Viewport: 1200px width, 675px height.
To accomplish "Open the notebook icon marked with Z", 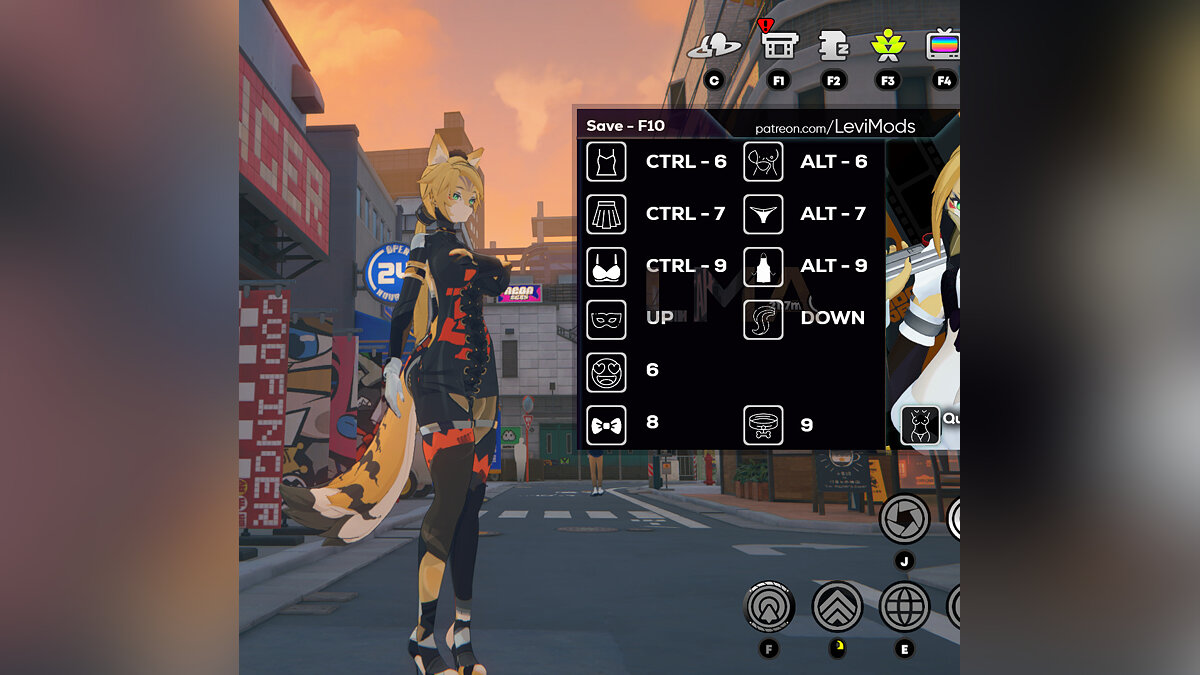I will [832, 45].
